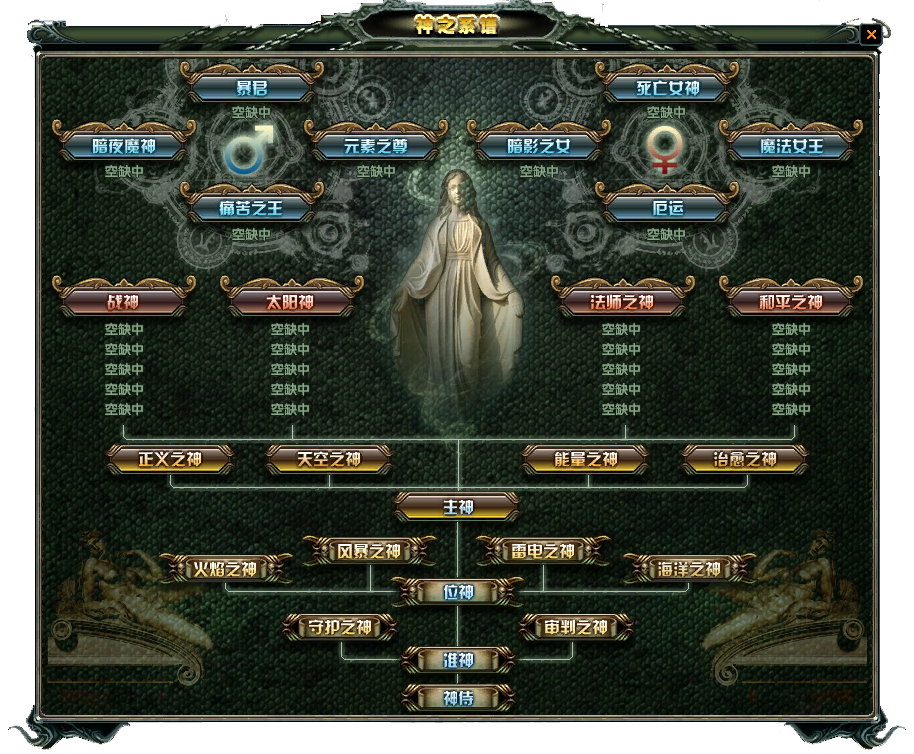Select the 魔法女王 title
This screenshot has height=754, width=914.
pyautogui.click(x=790, y=146)
